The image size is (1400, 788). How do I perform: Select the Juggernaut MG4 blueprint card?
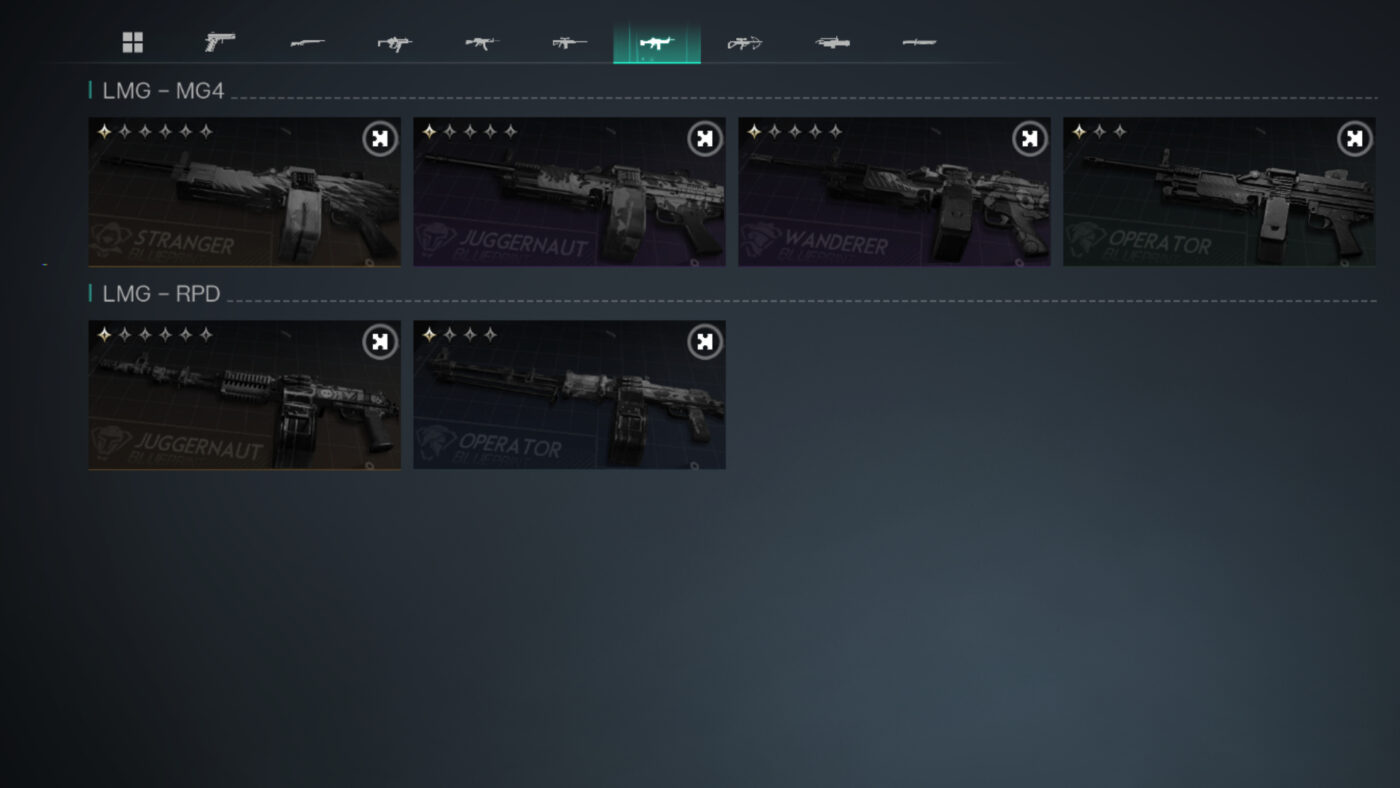[569, 191]
